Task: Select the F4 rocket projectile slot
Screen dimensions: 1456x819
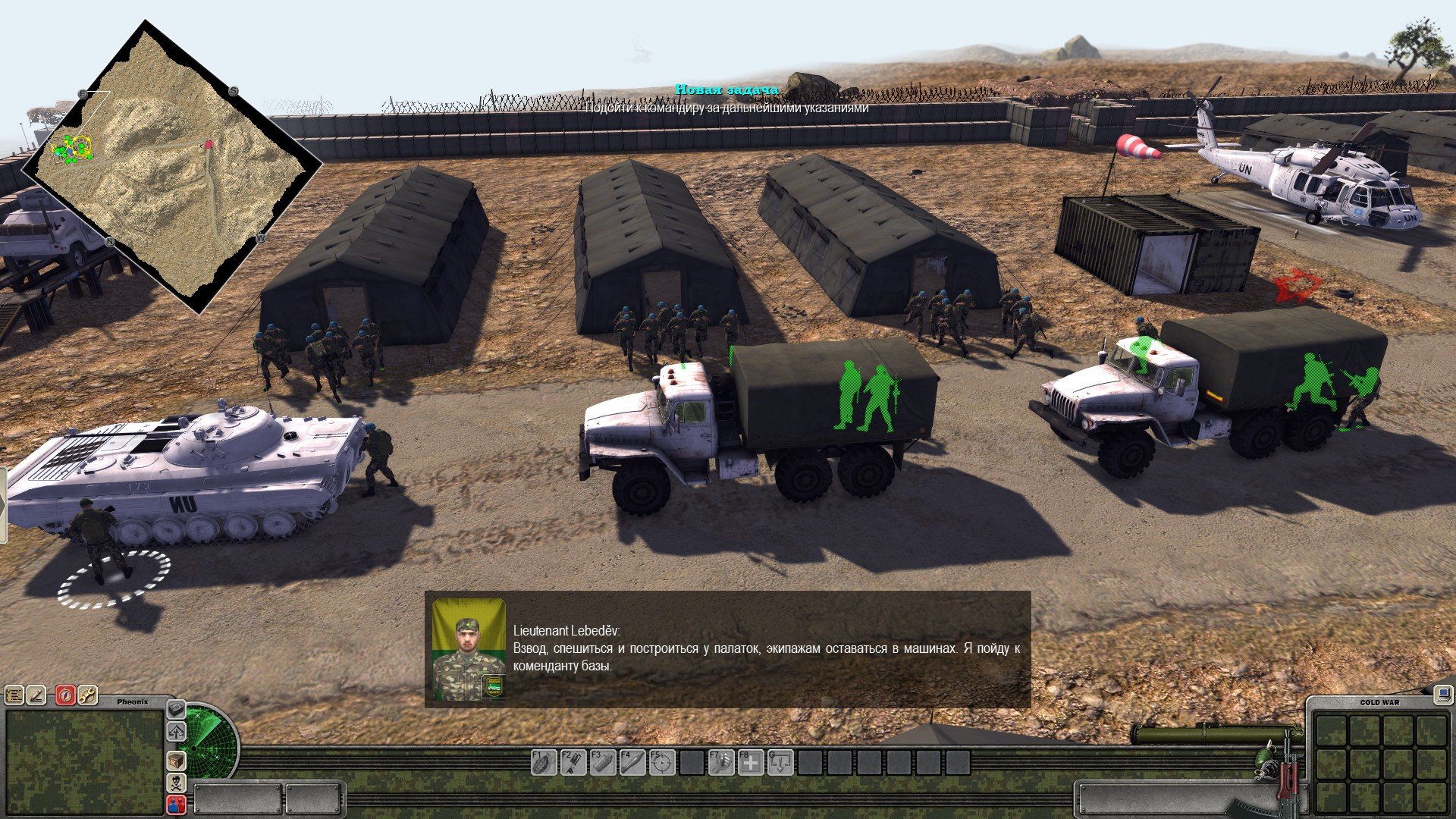Action: pyautogui.click(x=632, y=762)
